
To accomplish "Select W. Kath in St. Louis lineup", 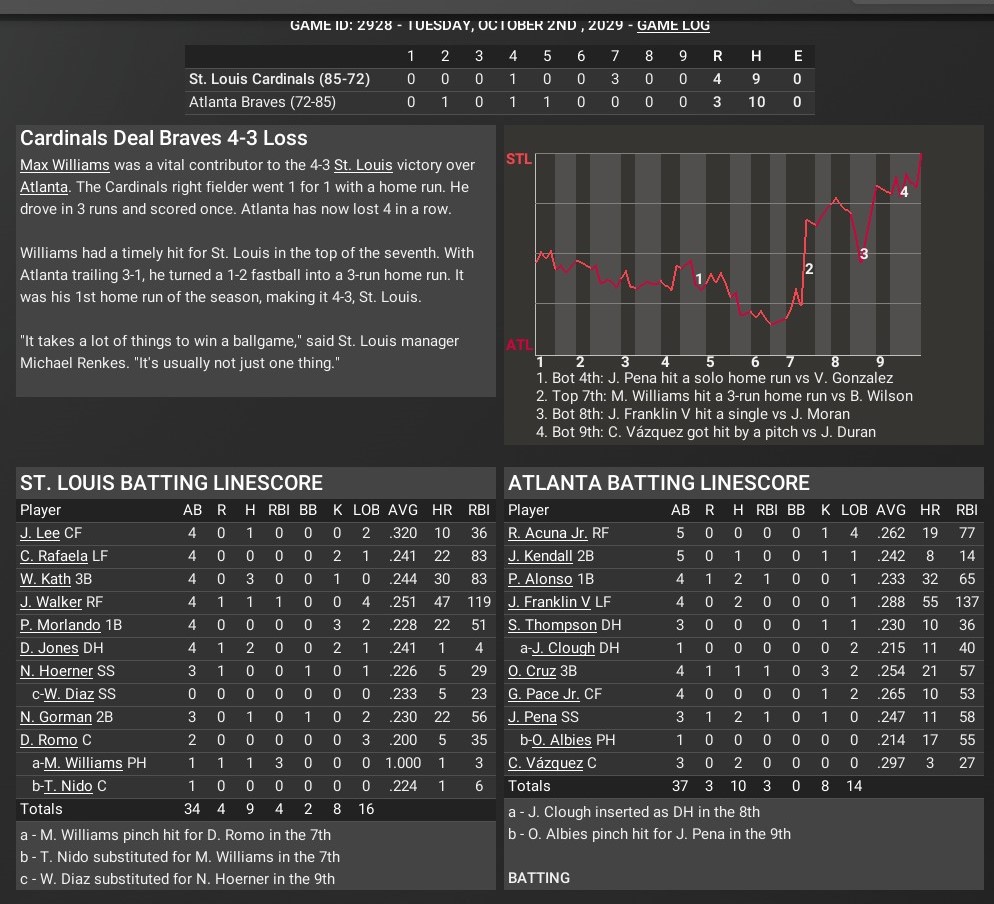I will (46, 579).
